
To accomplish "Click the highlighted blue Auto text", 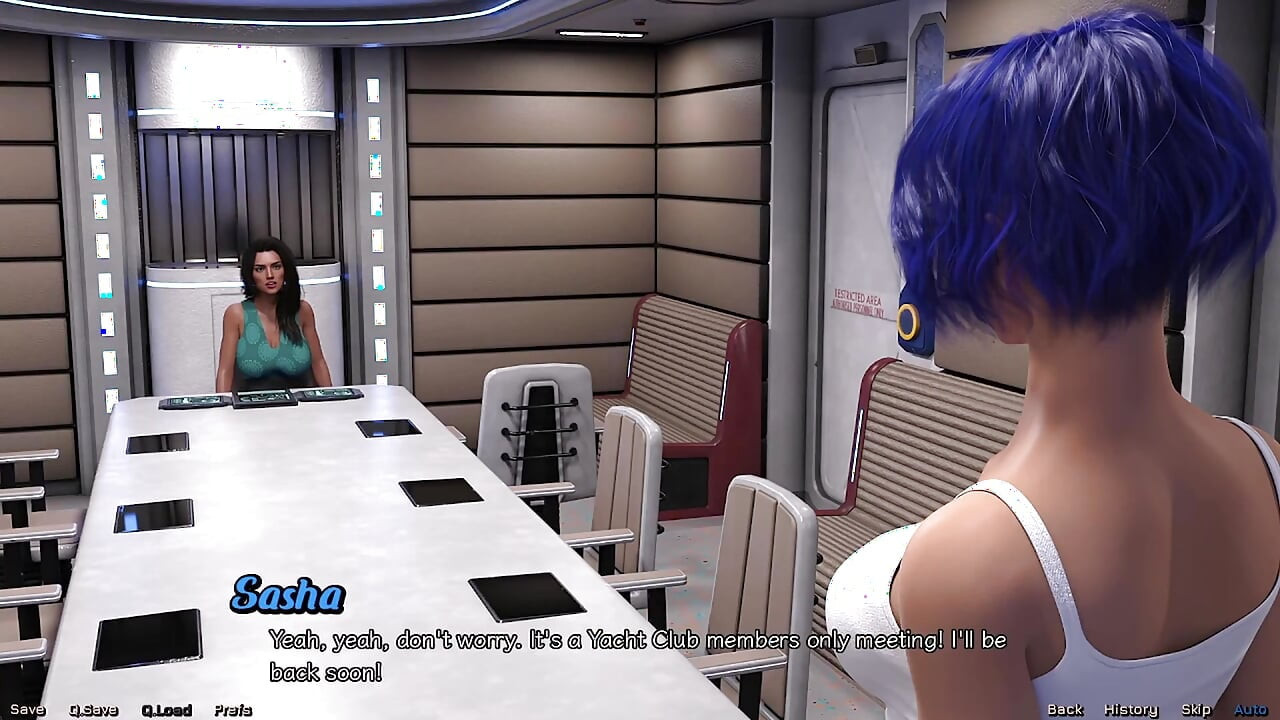I will coord(1251,710).
